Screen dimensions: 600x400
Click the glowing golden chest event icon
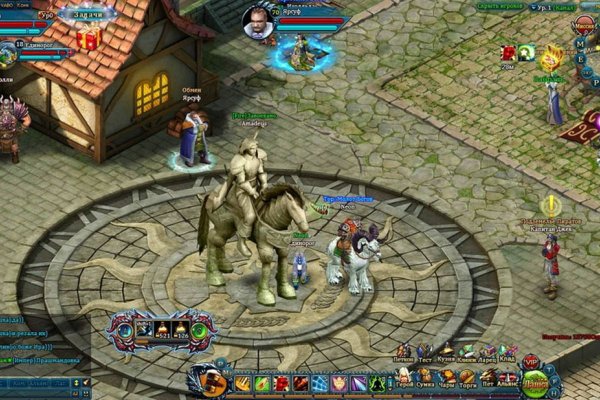[x=553, y=54]
